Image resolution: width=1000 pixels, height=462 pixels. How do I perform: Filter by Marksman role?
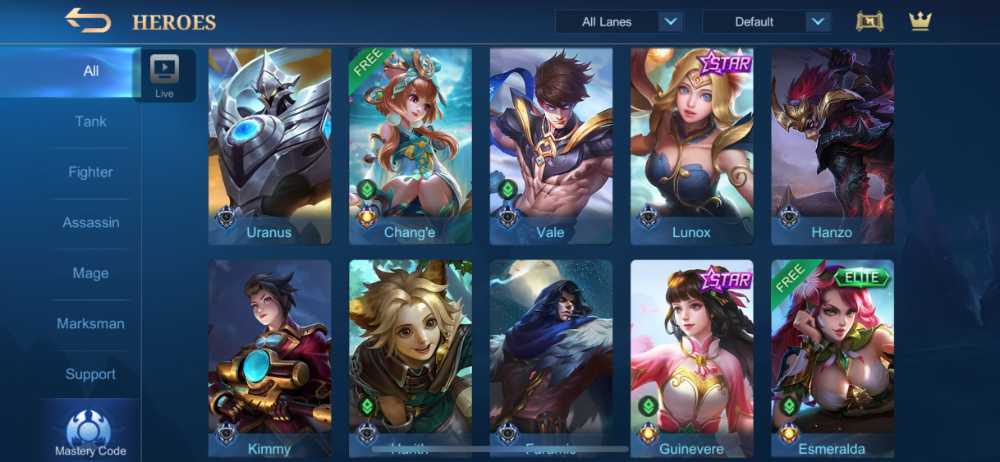pos(91,324)
